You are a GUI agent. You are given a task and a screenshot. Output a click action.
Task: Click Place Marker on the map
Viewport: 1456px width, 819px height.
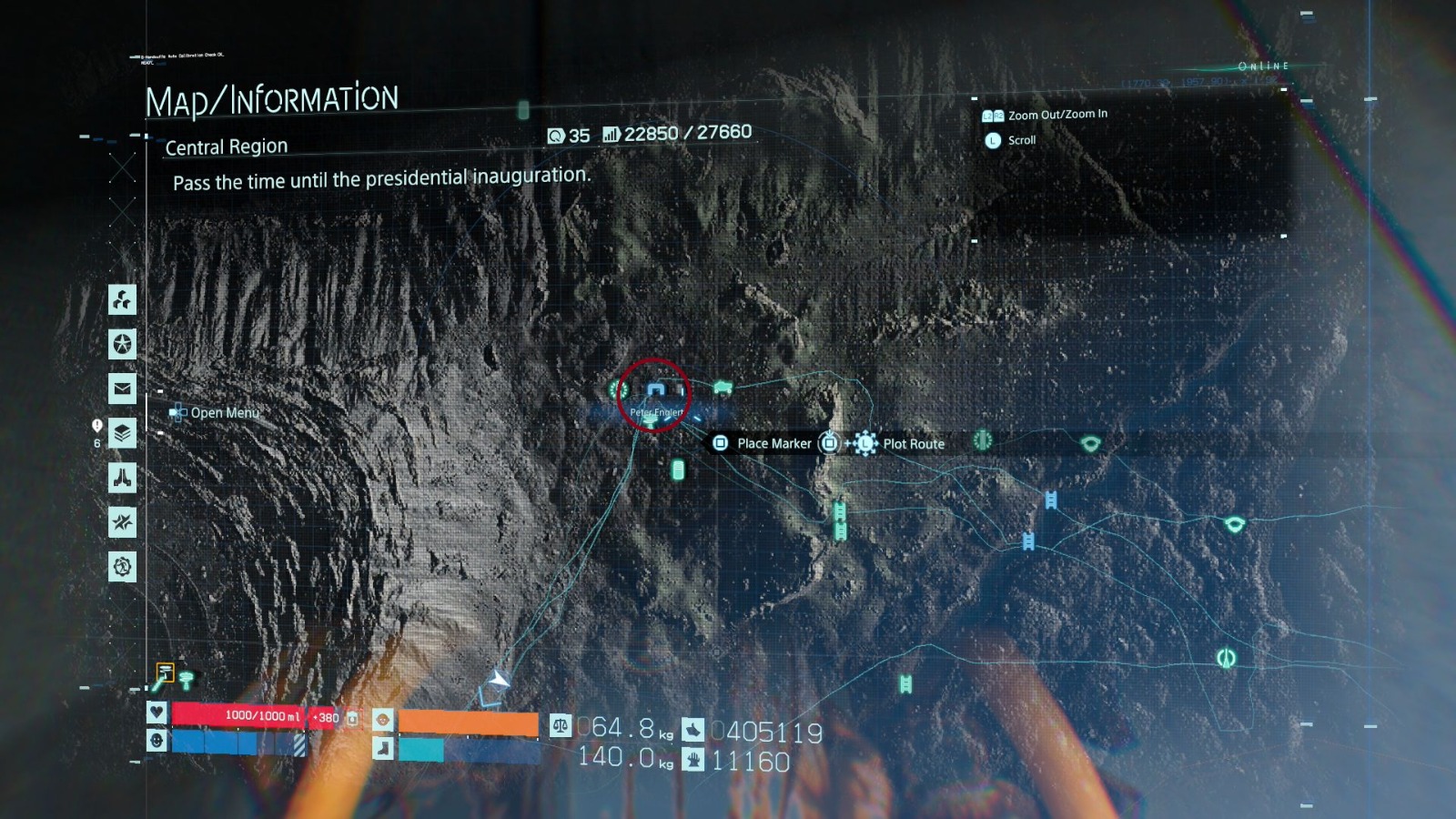click(720, 443)
